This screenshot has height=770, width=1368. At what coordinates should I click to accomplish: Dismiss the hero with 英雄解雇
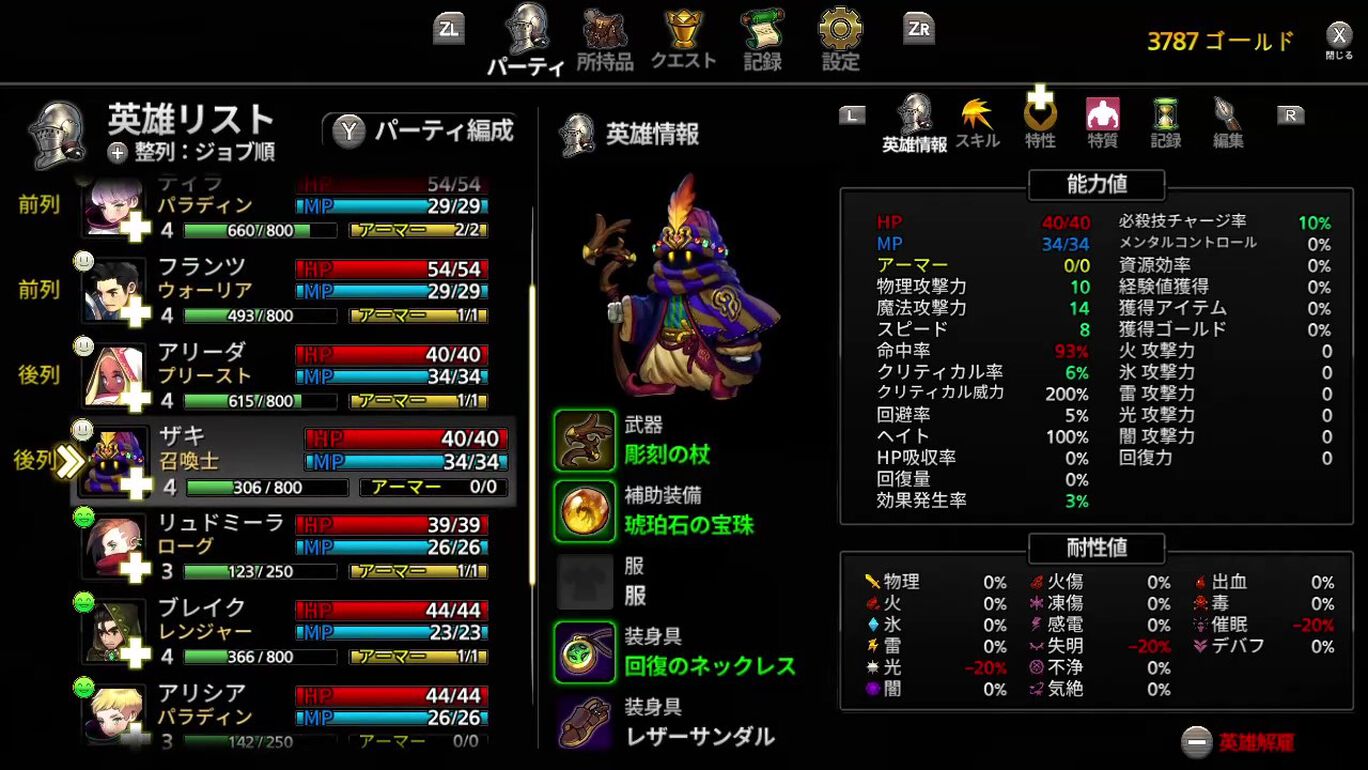point(1240,742)
